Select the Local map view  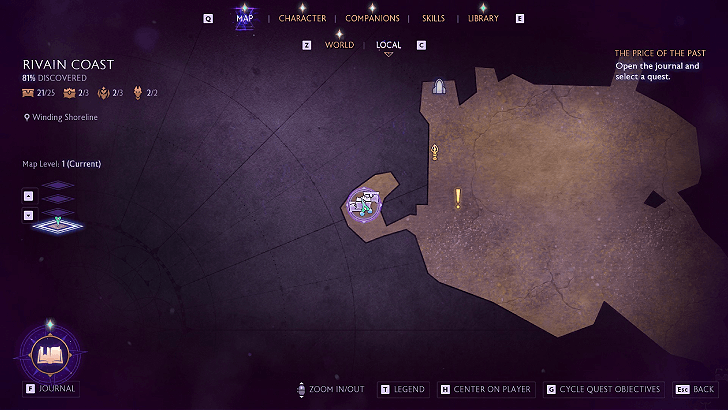pyautogui.click(x=388, y=45)
